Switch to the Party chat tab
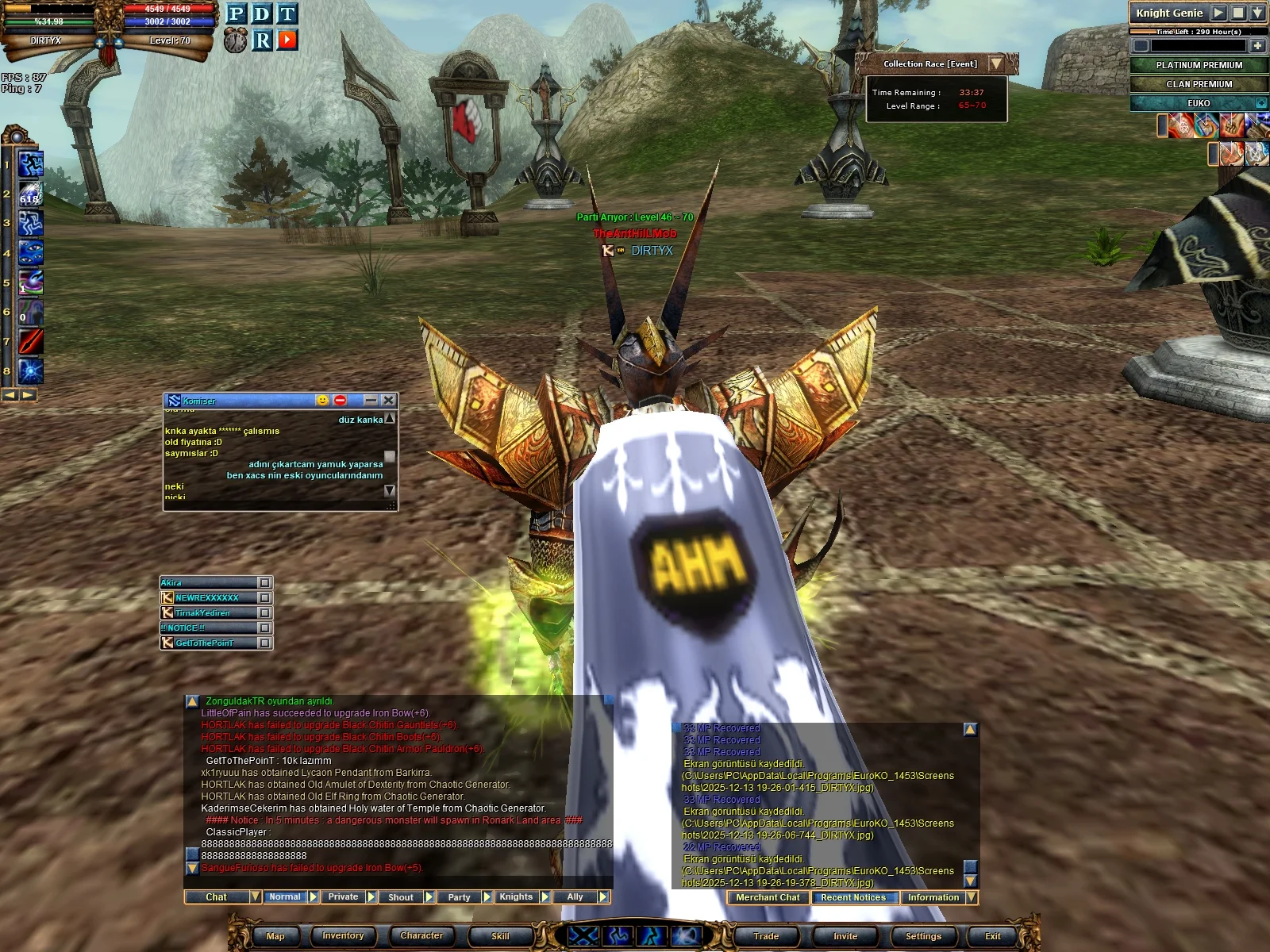The image size is (1270, 952). 459,897
